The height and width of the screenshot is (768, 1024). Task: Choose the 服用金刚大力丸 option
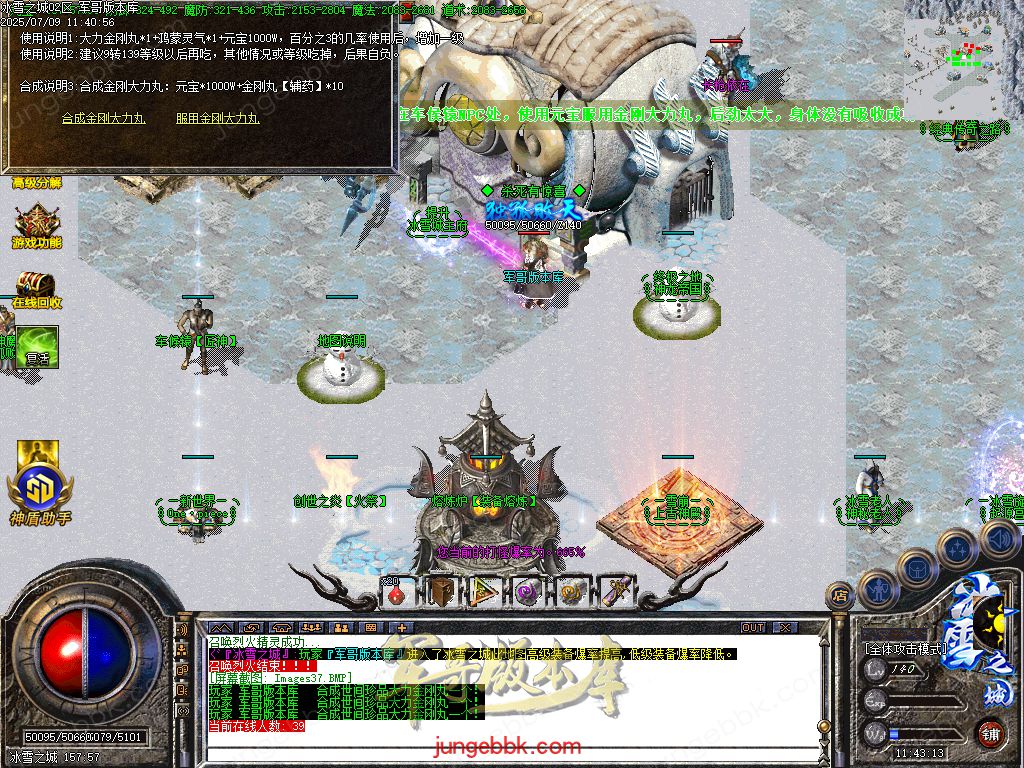point(218,118)
